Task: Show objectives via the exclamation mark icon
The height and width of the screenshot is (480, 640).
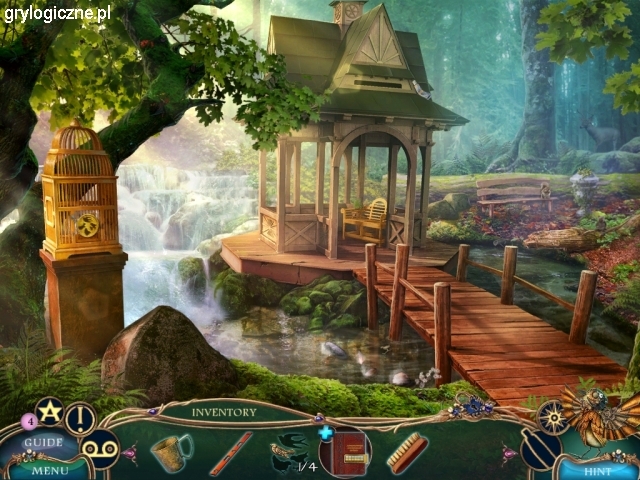Action: point(80,418)
